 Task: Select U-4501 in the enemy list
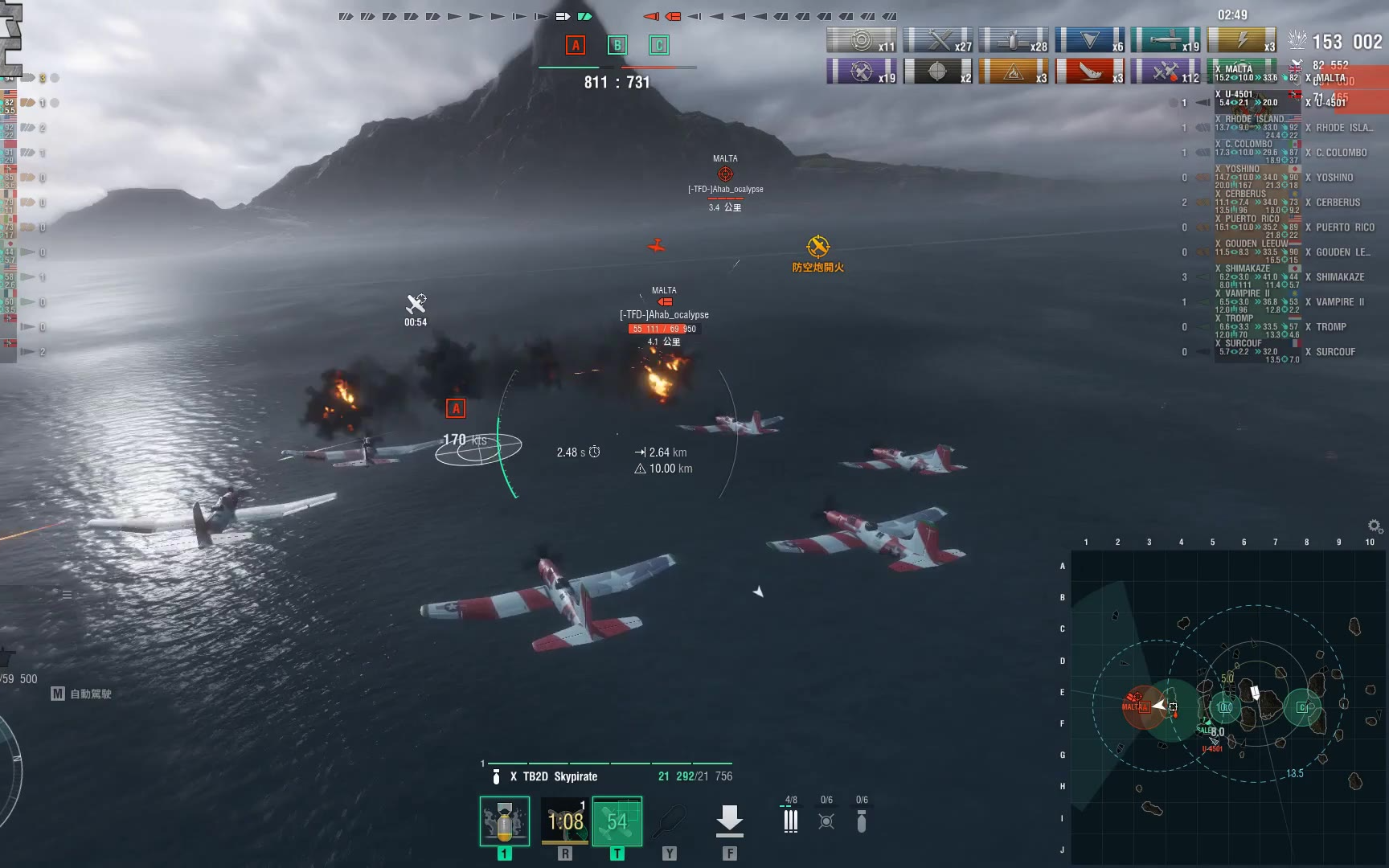pyautogui.click(x=1331, y=103)
